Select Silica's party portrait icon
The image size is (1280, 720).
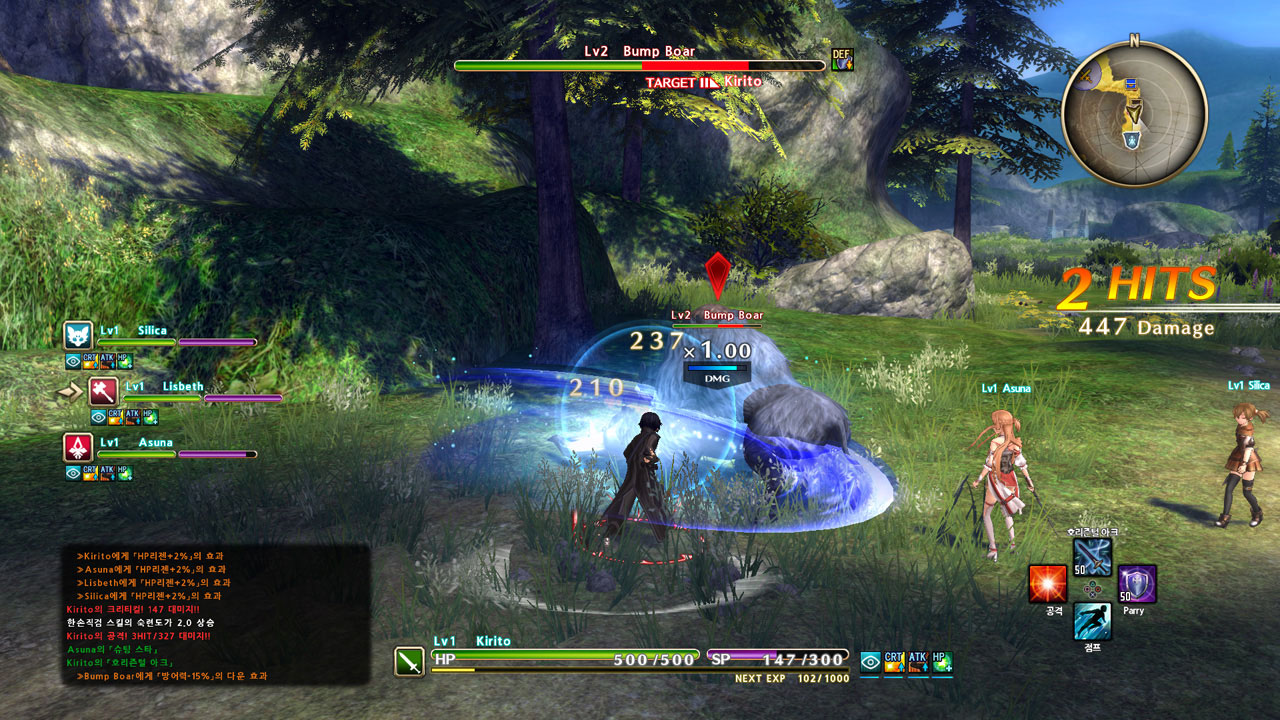point(78,335)
